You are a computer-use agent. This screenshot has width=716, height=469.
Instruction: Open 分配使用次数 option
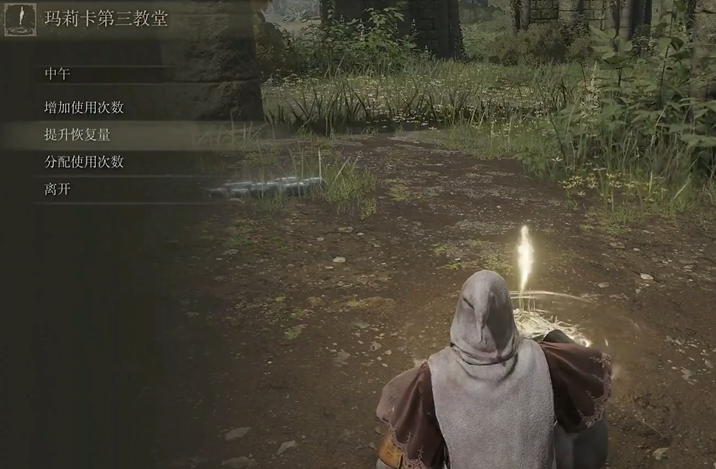[x=84, y=162]
